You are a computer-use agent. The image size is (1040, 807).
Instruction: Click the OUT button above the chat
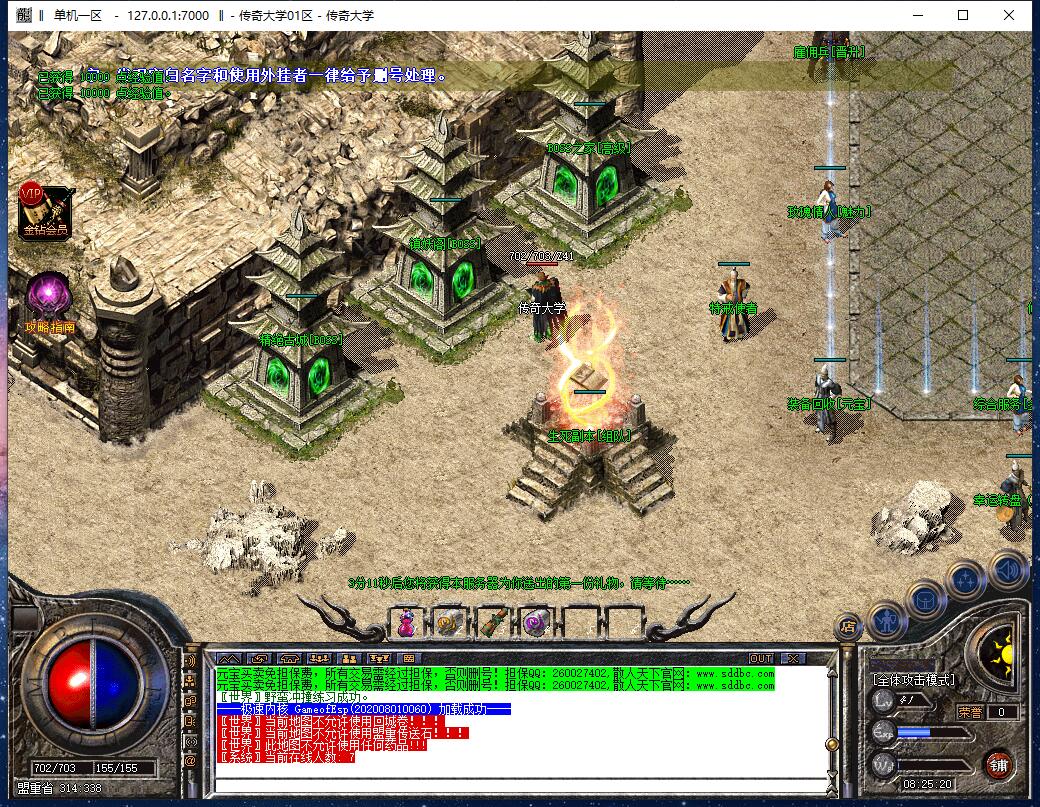761,658
